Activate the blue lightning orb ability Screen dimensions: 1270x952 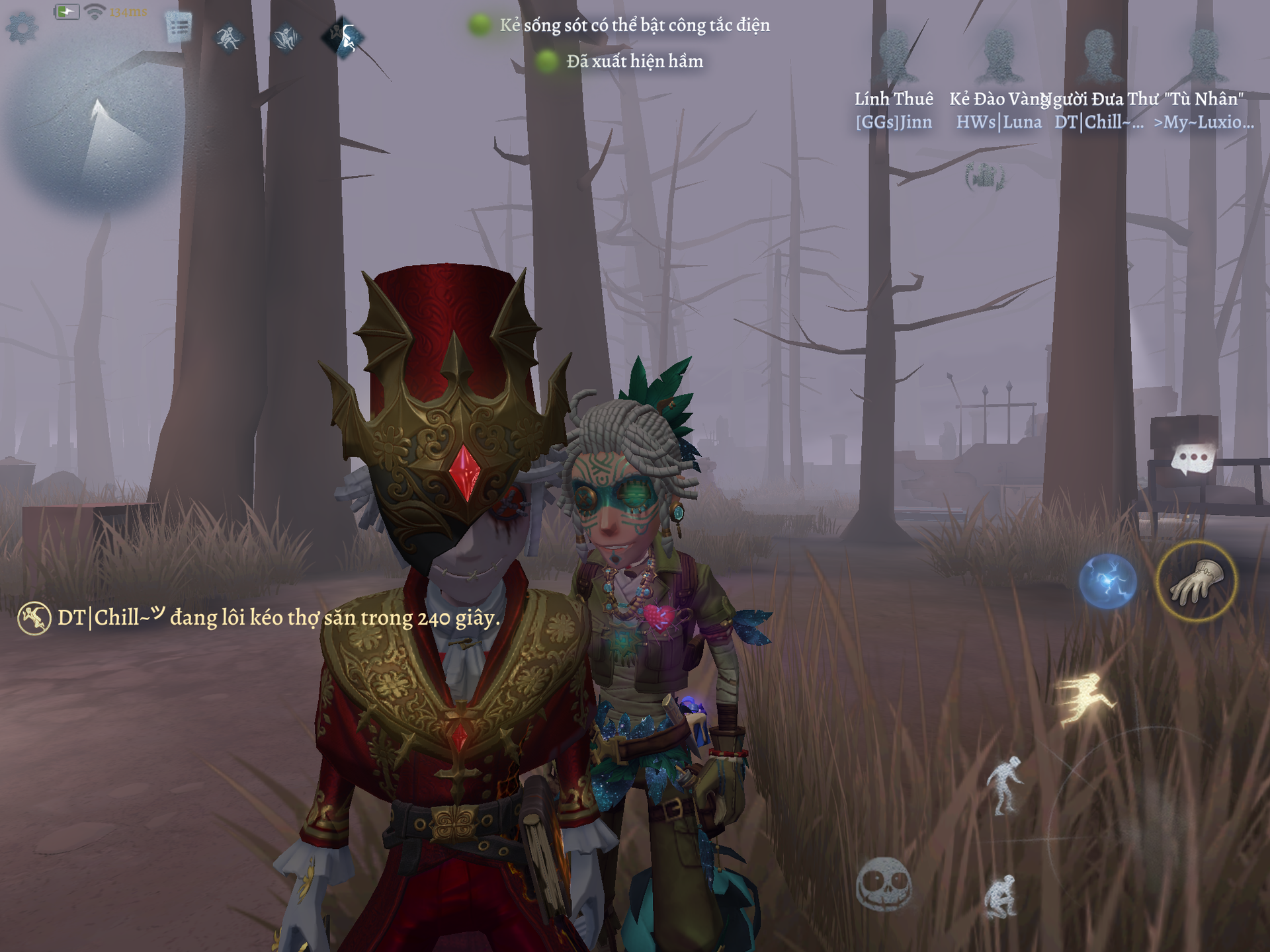[1108, 581]
